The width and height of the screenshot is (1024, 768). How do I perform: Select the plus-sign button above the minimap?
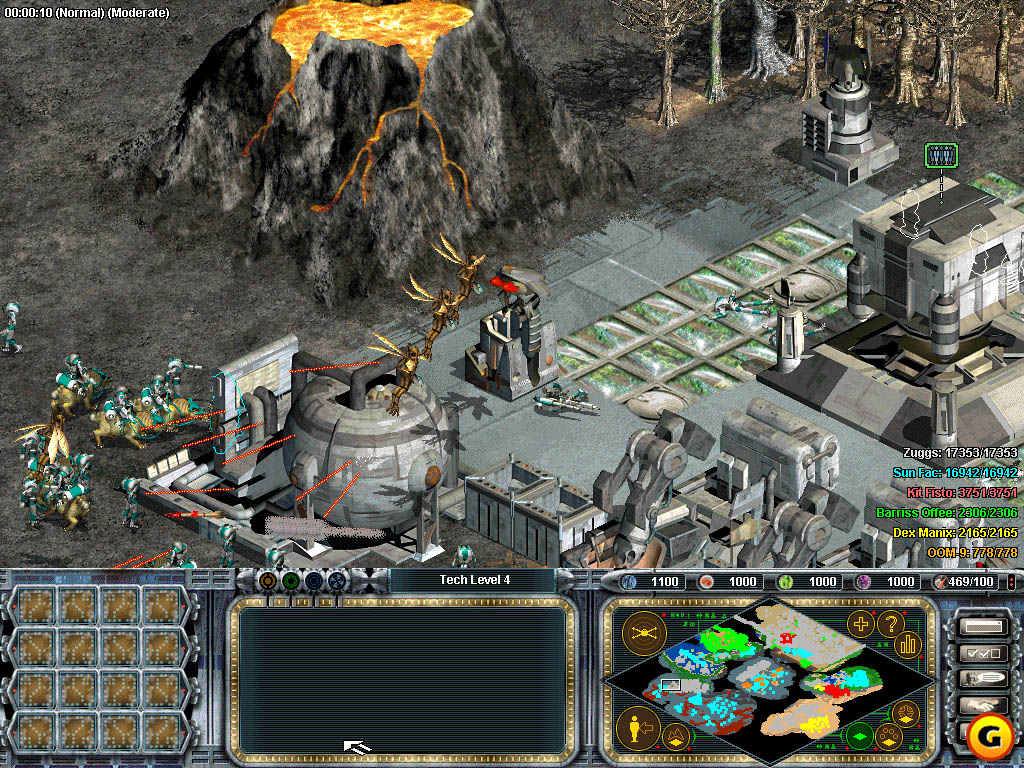tap(860, 624)
